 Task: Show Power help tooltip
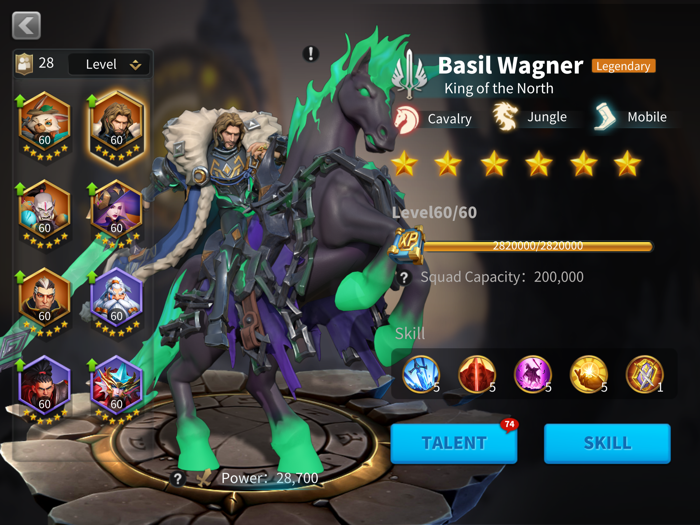coord(178,479)
